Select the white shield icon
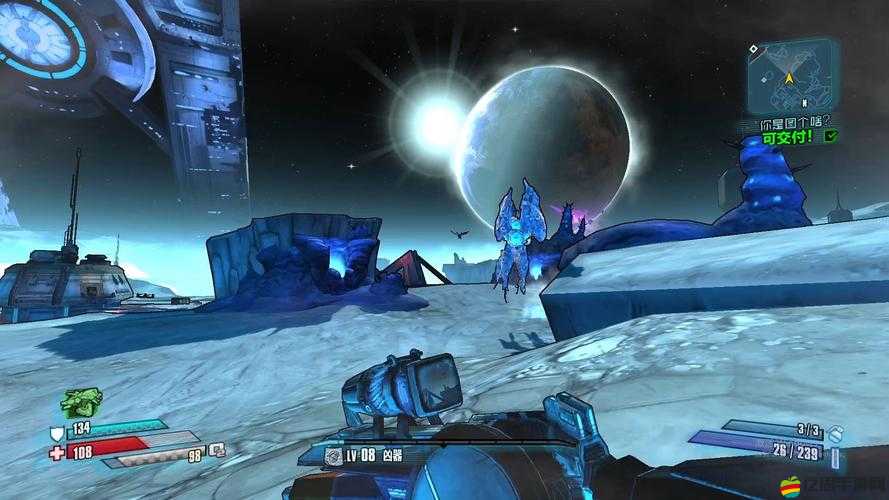 pos(56,432)
